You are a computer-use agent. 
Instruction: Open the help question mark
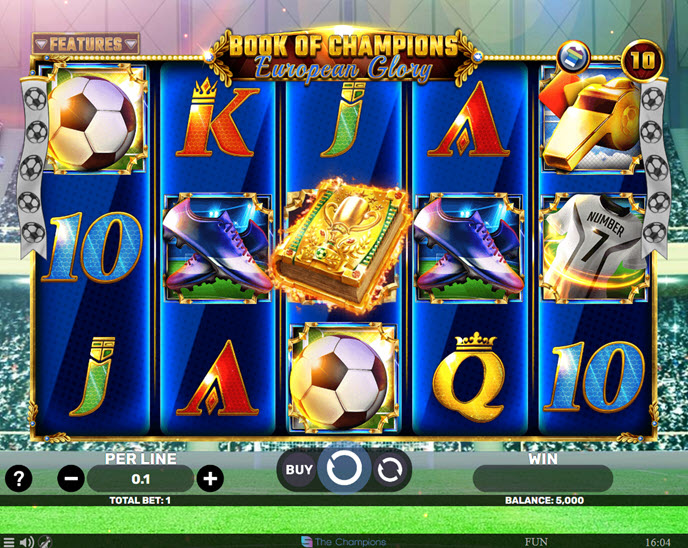pyautogui.click(x=18, y=478)
